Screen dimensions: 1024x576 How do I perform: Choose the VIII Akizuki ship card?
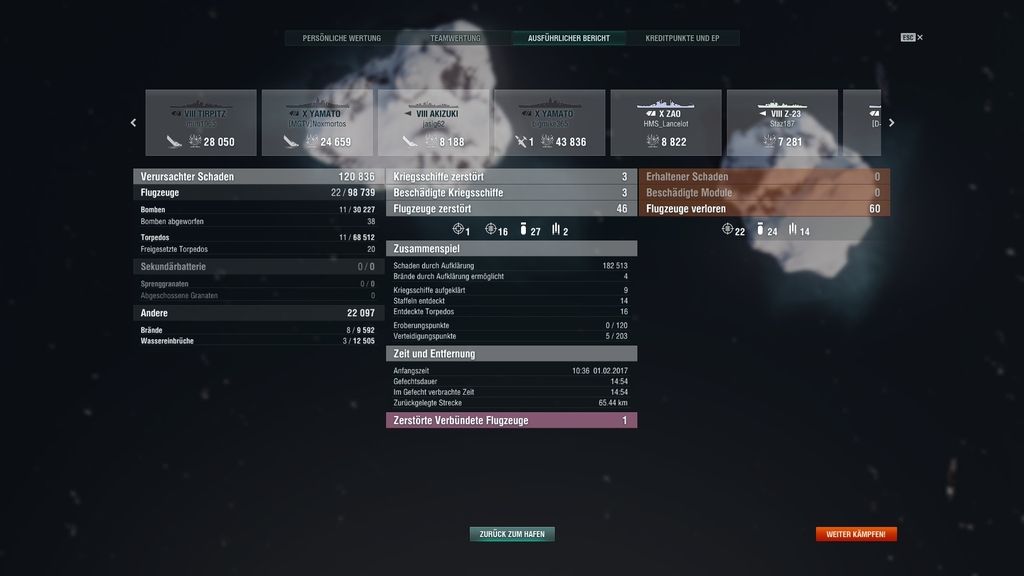(x=433, y=123)
